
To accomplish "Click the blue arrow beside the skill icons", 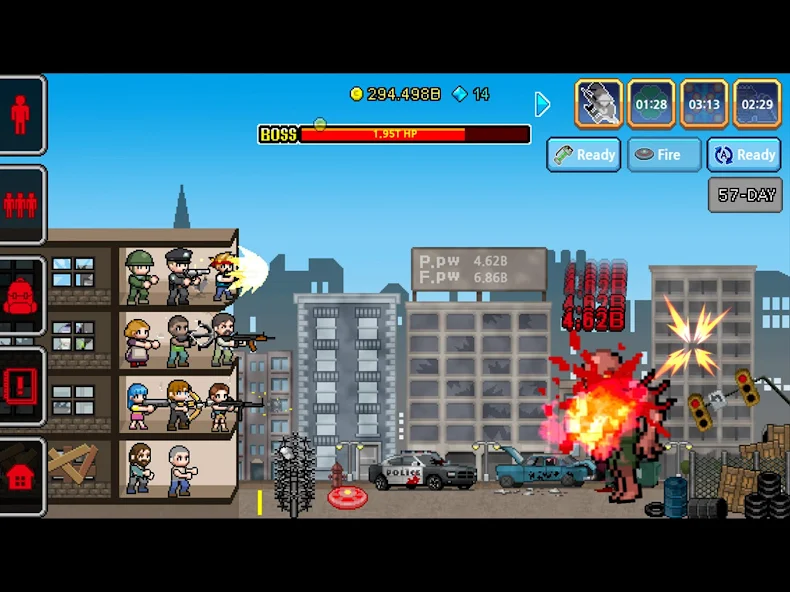I will tap(542, 104).
